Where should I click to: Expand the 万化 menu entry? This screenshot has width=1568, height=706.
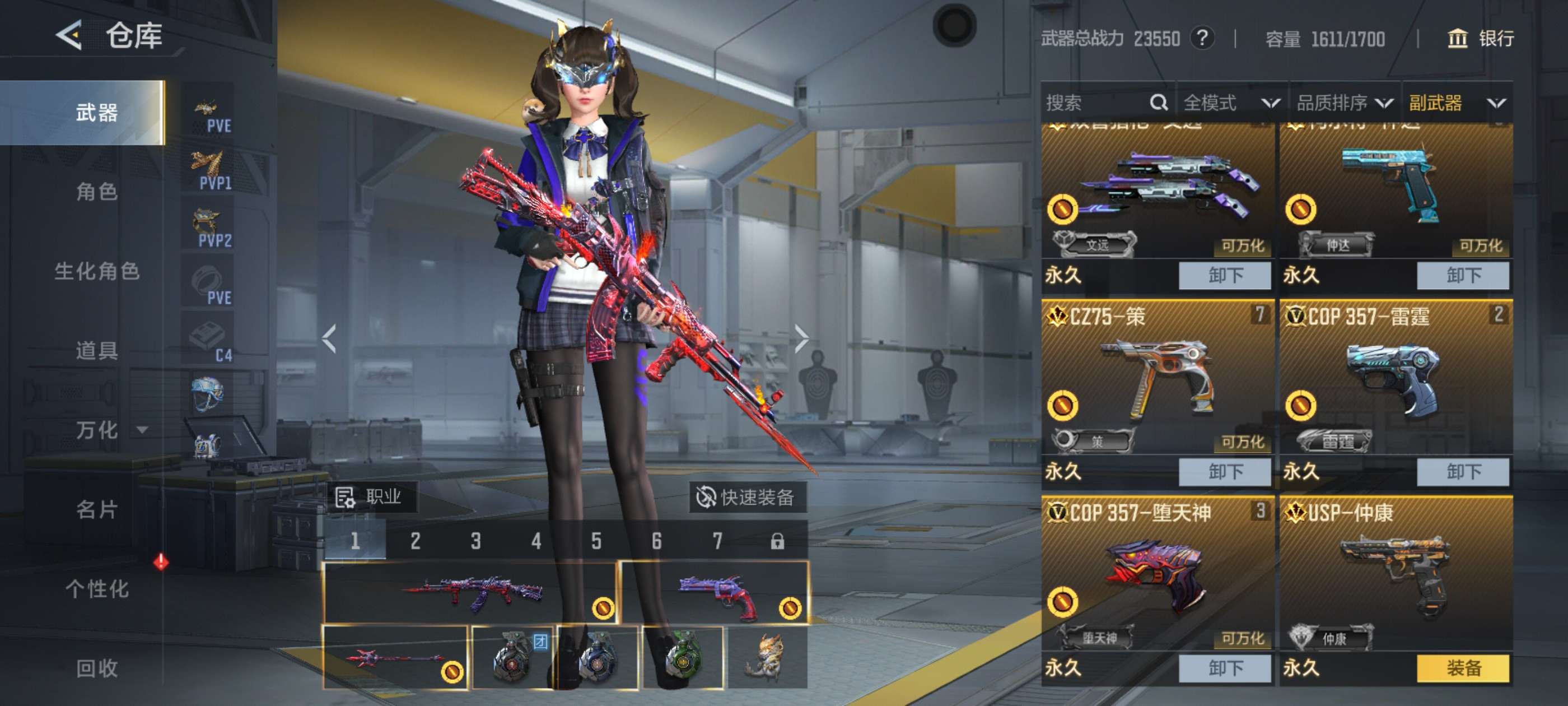tap(110, 430)
